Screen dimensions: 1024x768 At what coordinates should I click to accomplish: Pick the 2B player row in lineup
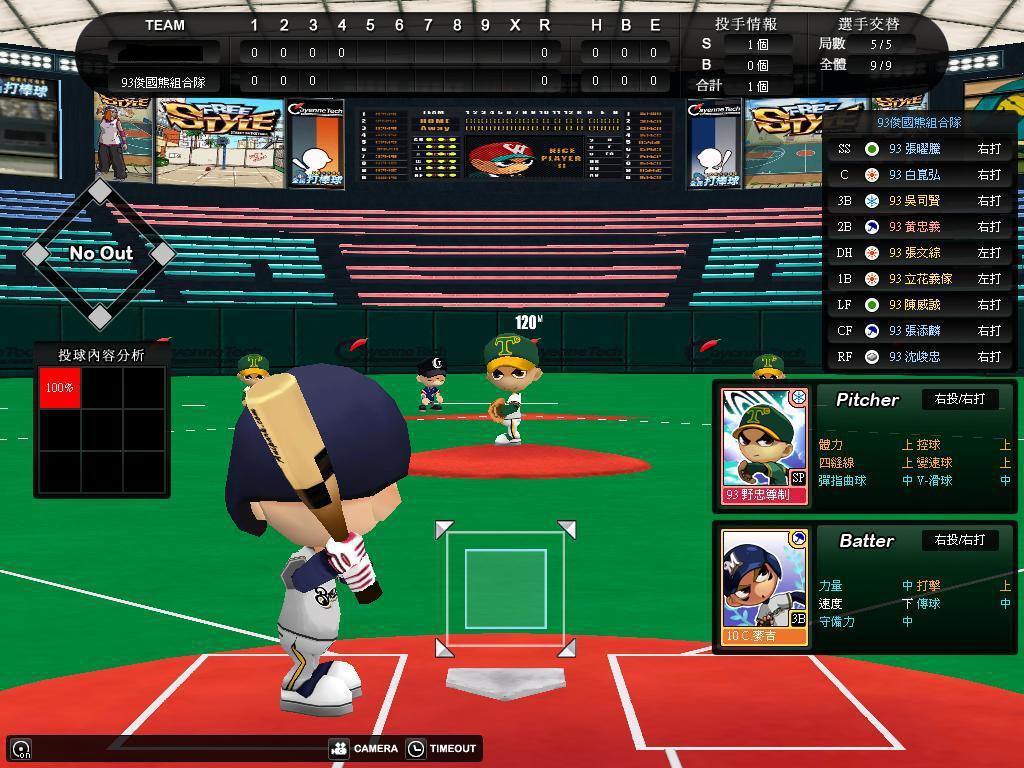pos(920,226)
